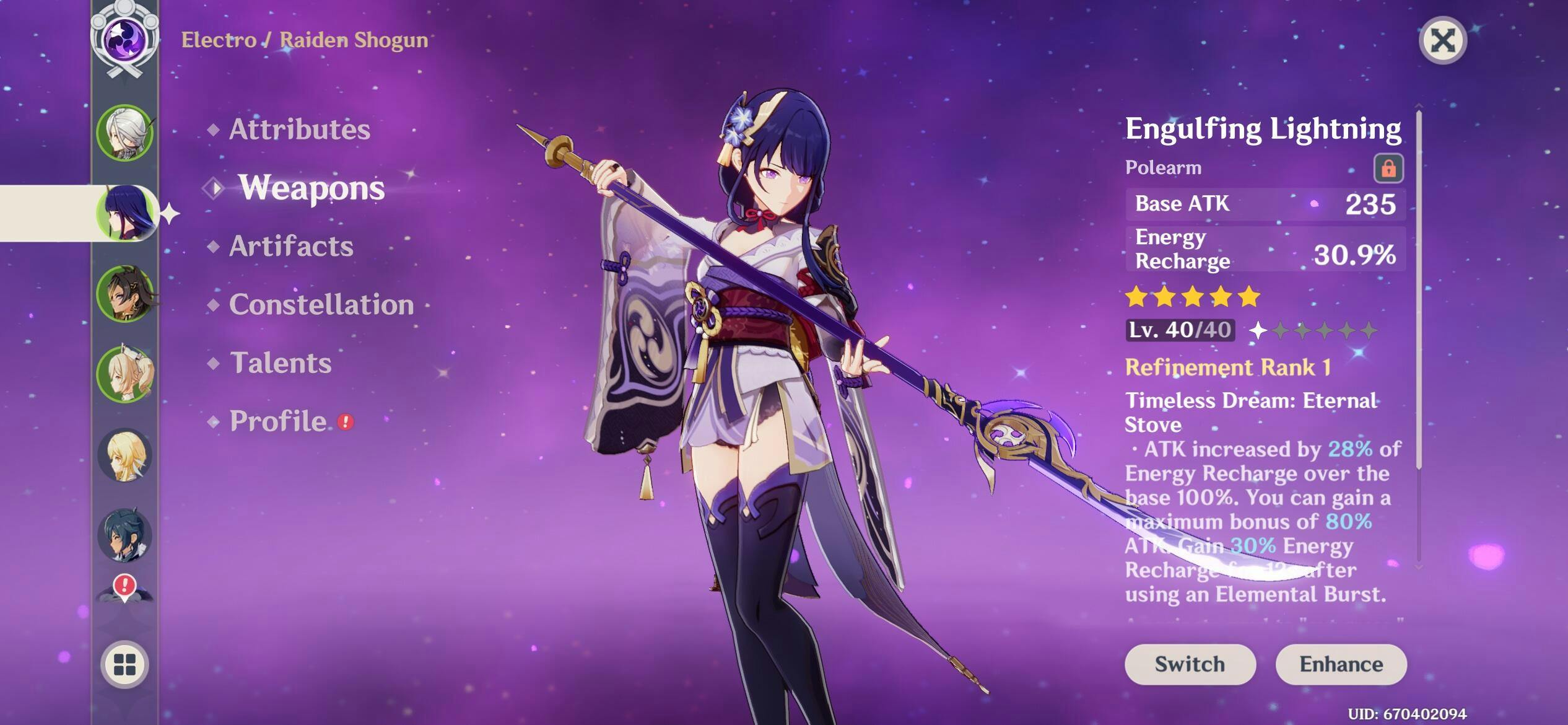Screen dimensions: 1568x725
Task: Select the Weapons tab
Action: 311,188
